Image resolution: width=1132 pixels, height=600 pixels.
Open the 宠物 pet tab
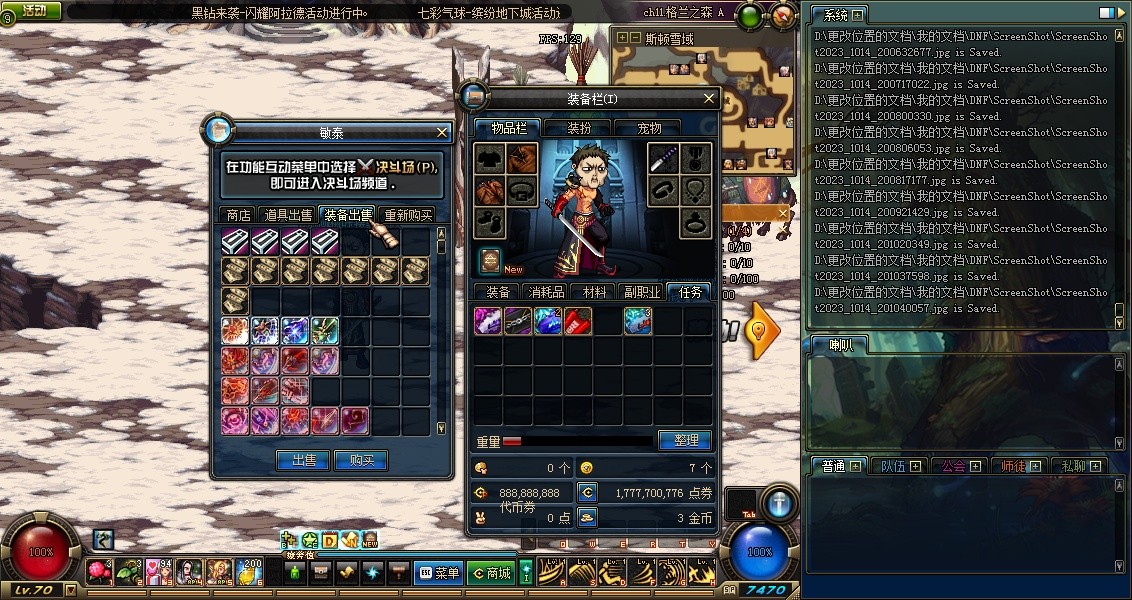tap(650, 128)
